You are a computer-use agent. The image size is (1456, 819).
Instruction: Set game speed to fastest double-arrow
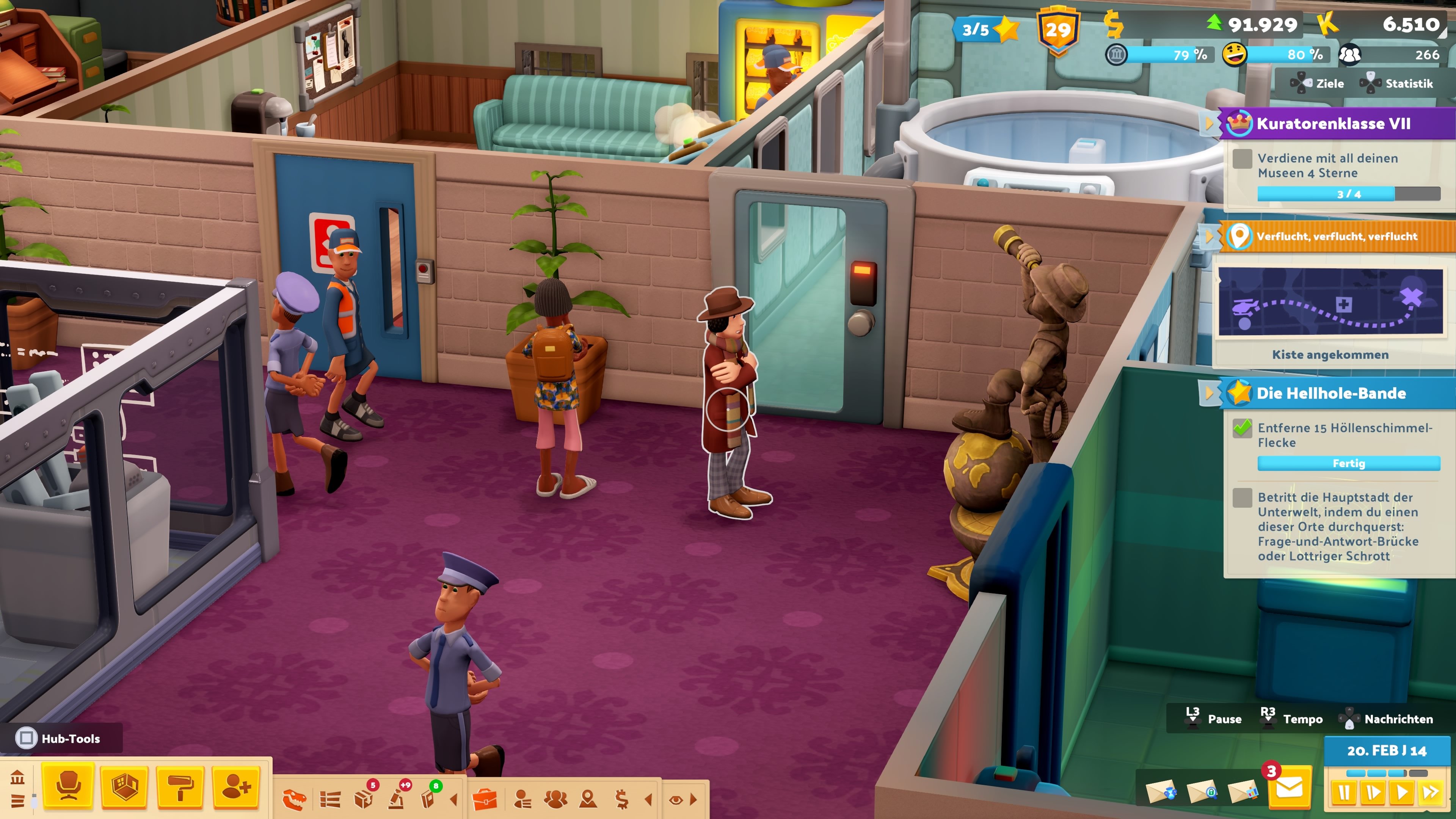tap(1431, 792)
